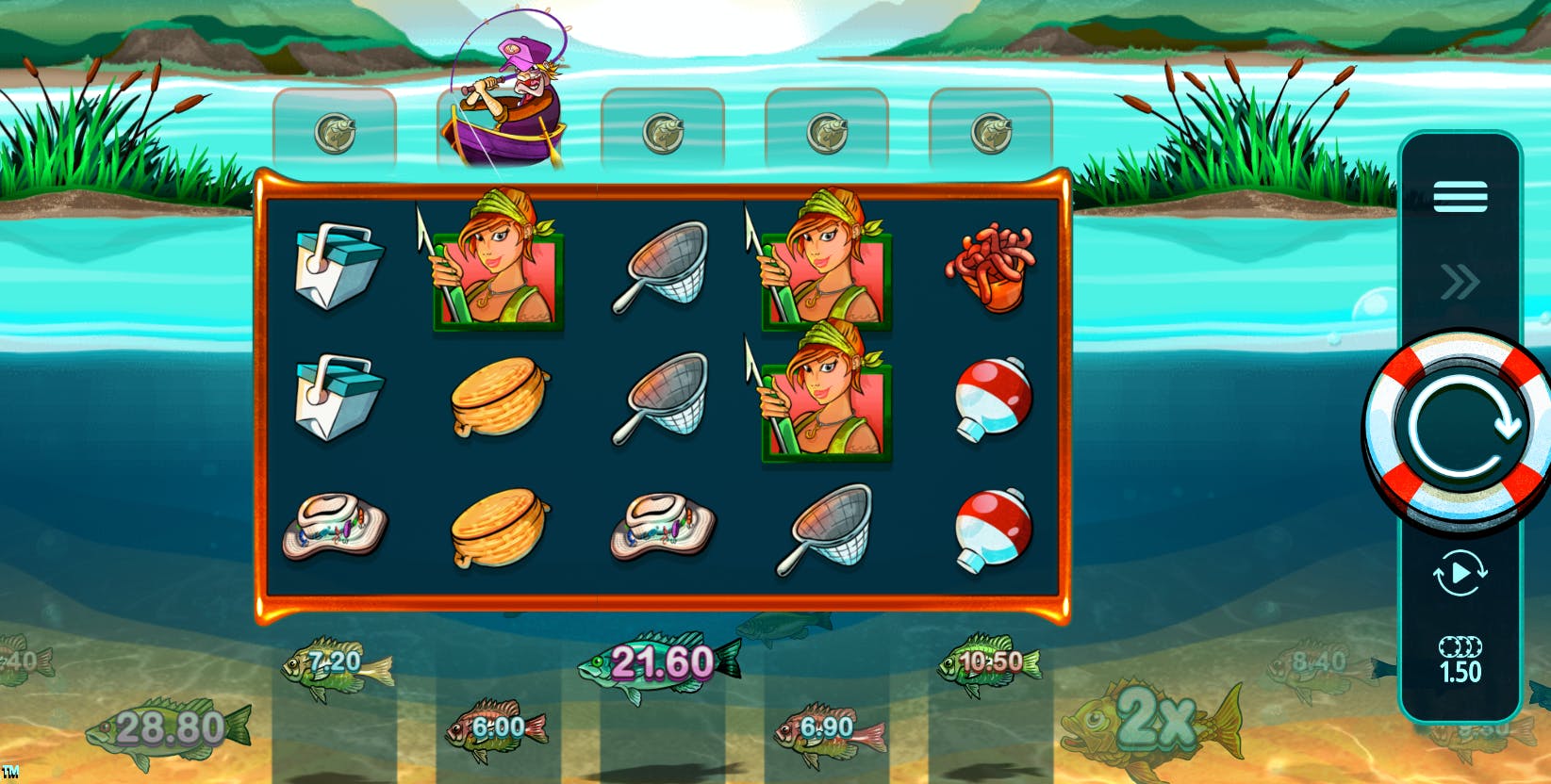Open the autoplay options
The image size is (1551, 784).
click(1460, 573)
